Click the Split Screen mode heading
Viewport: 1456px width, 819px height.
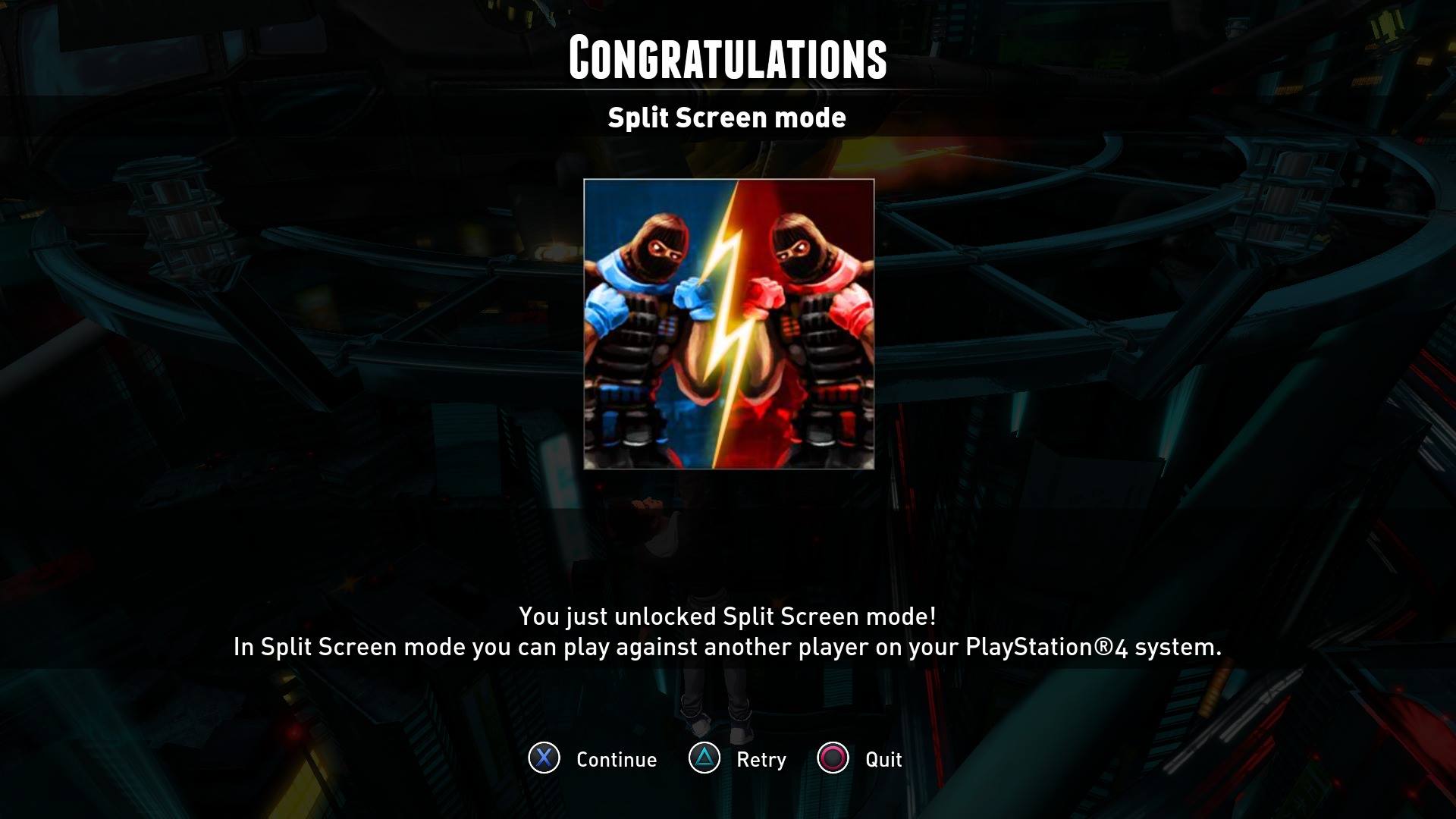[x=727, y=118]
